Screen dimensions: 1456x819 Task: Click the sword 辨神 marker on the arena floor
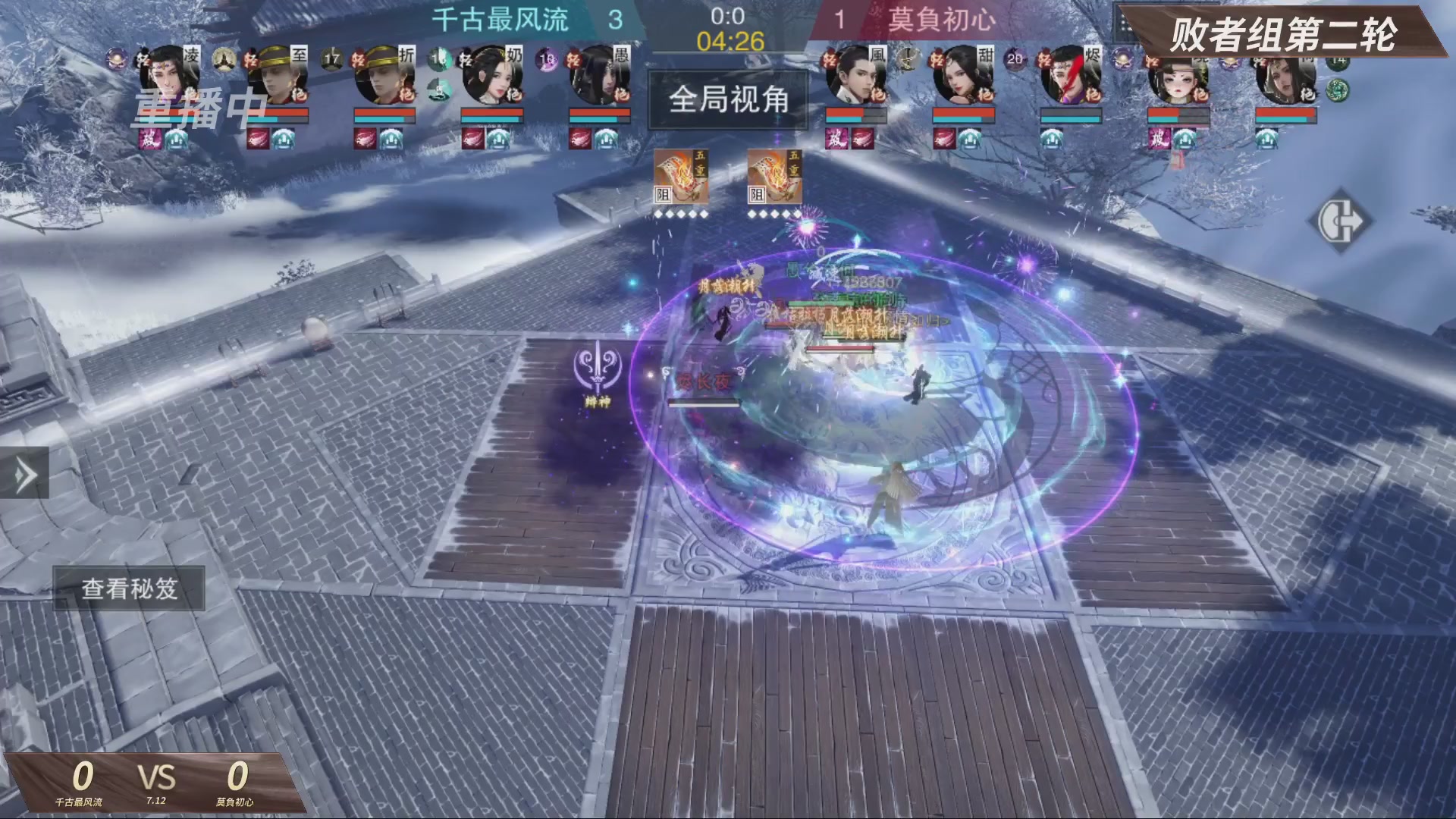point(596,373)
